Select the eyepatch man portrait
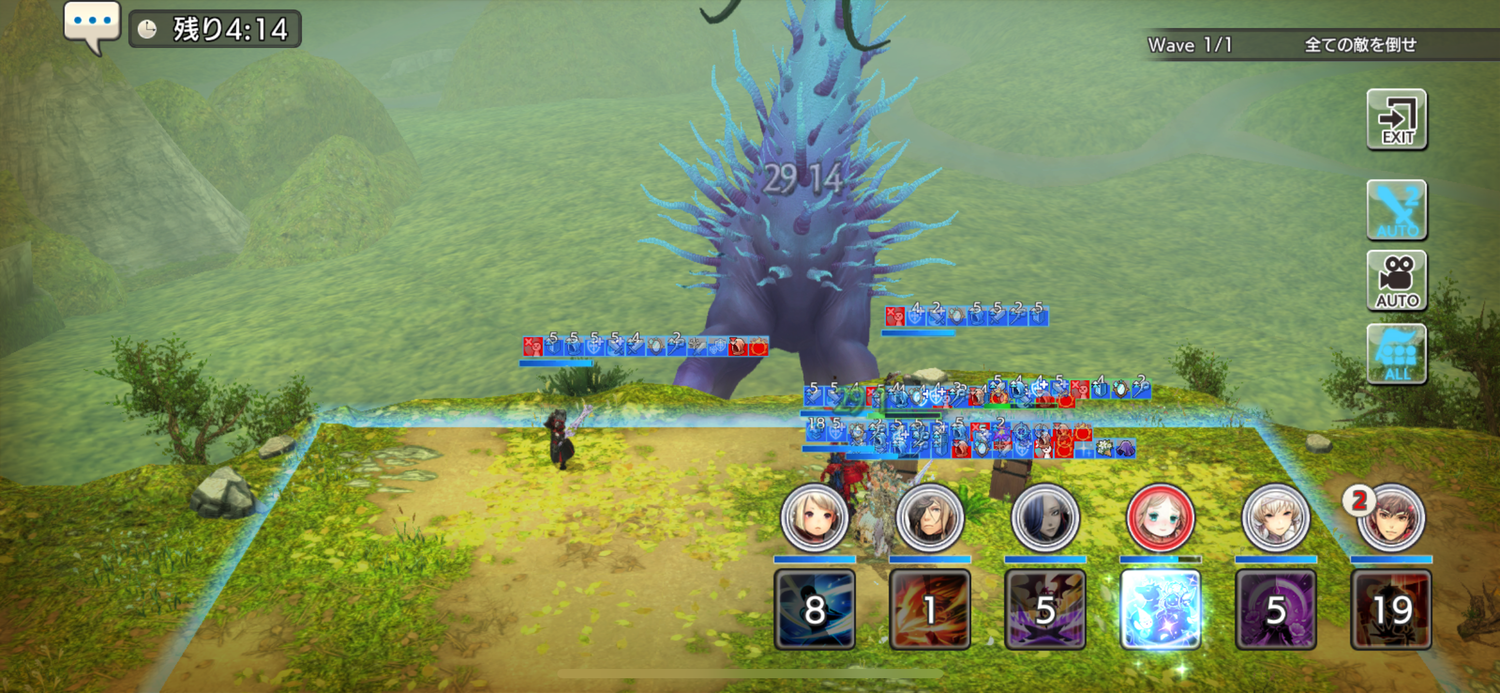This screenshot has height=693, width=1500. pyautogui.click(x=930, y=518)
